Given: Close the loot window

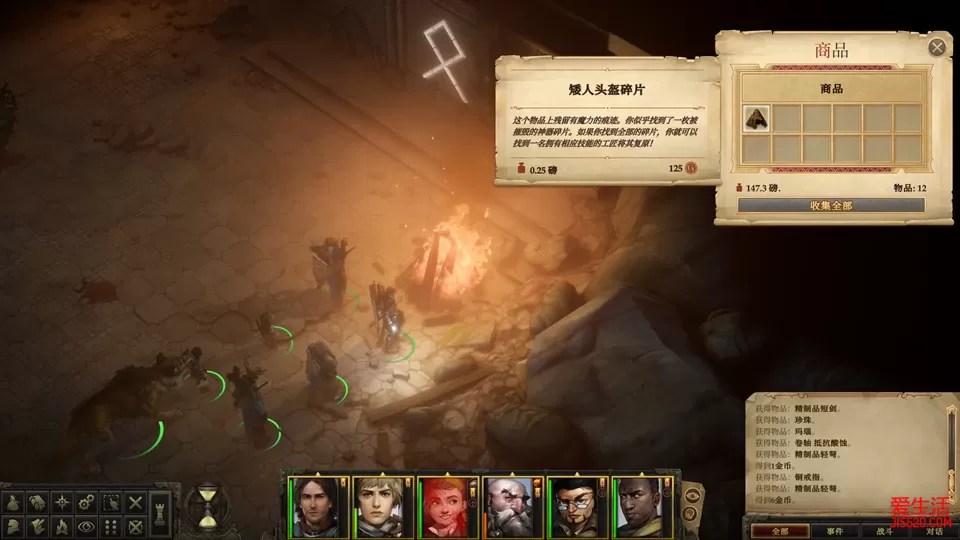Looking at the screenshot, I should point(937,47).
